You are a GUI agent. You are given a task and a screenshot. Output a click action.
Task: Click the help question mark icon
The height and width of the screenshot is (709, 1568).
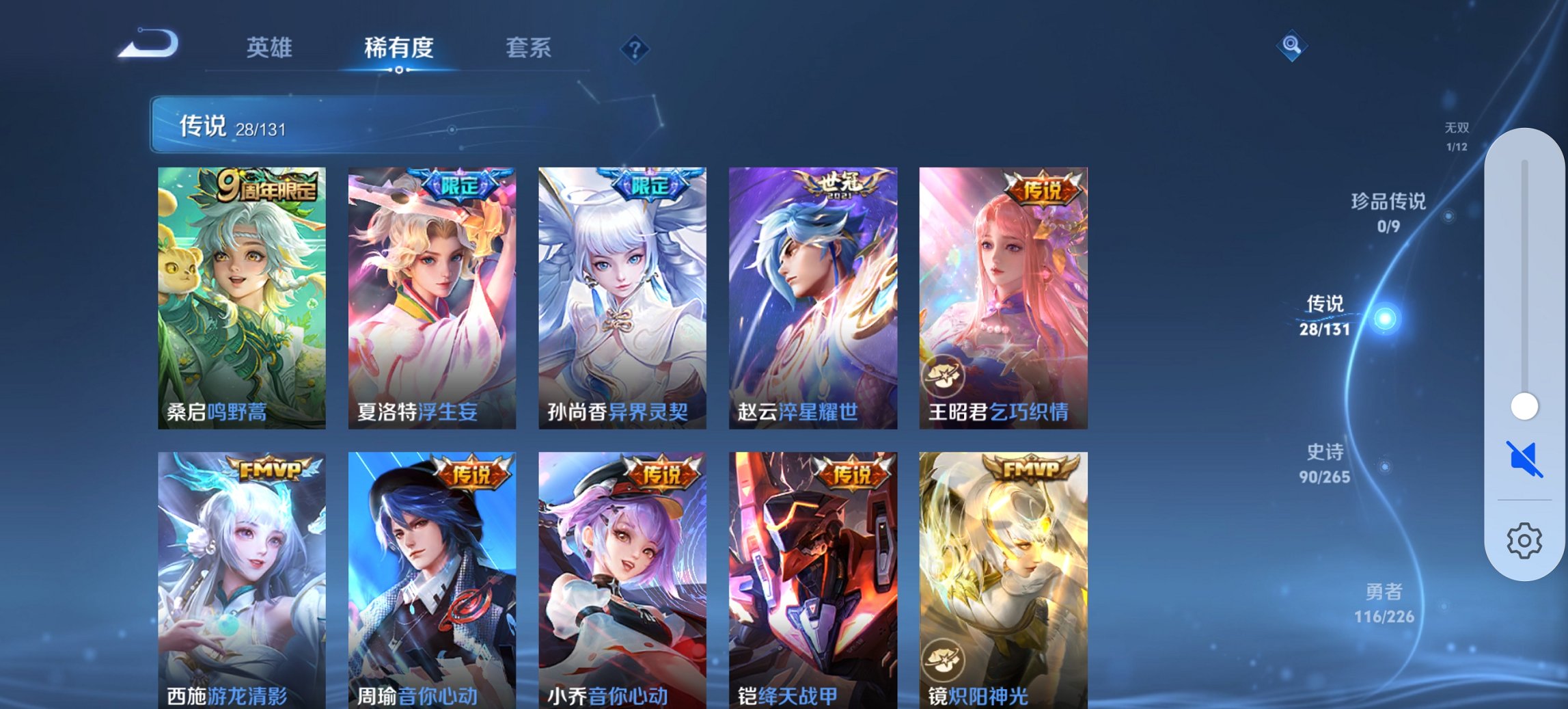pos(634,49)
